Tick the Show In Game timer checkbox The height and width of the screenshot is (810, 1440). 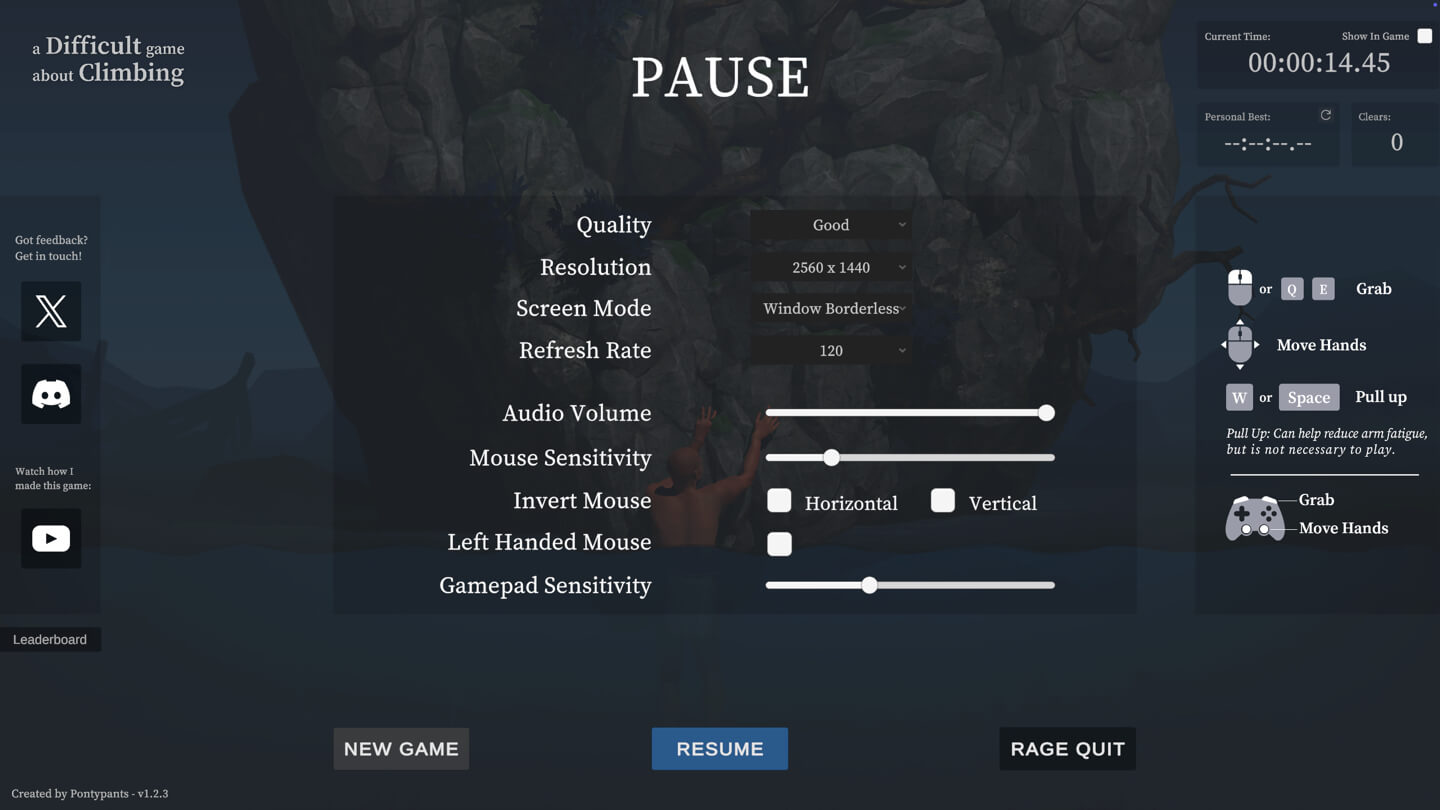coord(1424,36)
